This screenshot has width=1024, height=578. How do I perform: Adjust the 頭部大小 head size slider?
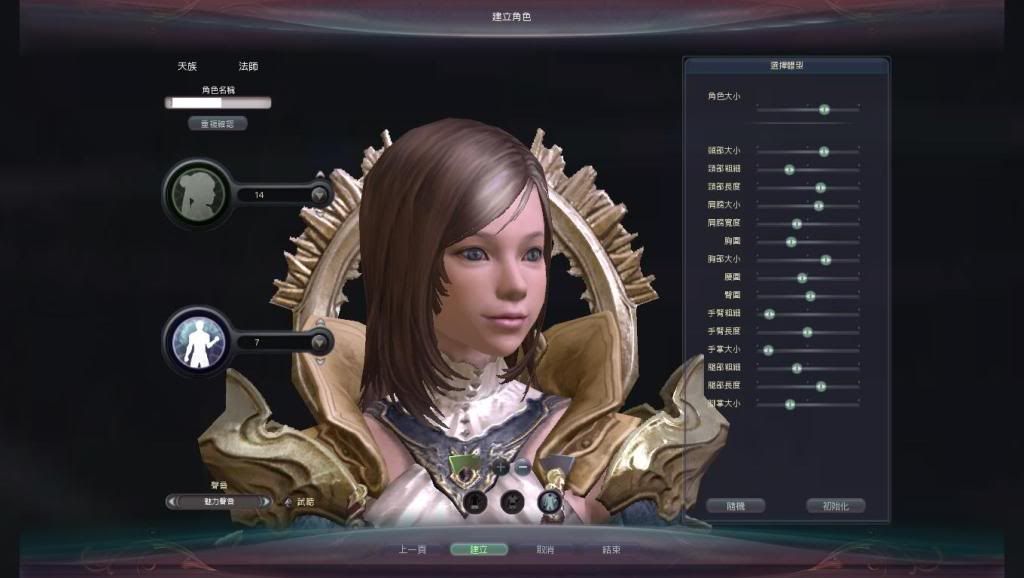pos(823,151)
